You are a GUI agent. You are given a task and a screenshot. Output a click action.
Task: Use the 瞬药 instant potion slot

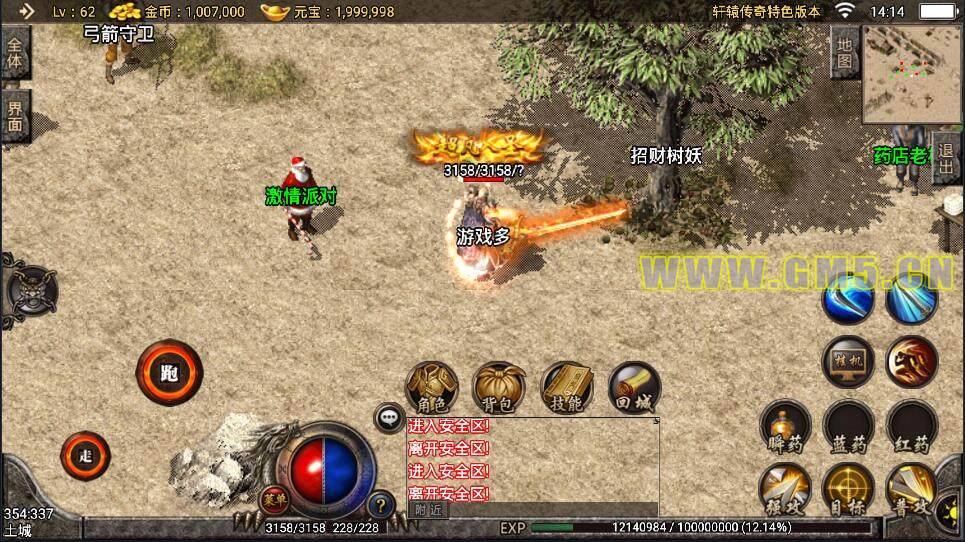pos(784,427)
